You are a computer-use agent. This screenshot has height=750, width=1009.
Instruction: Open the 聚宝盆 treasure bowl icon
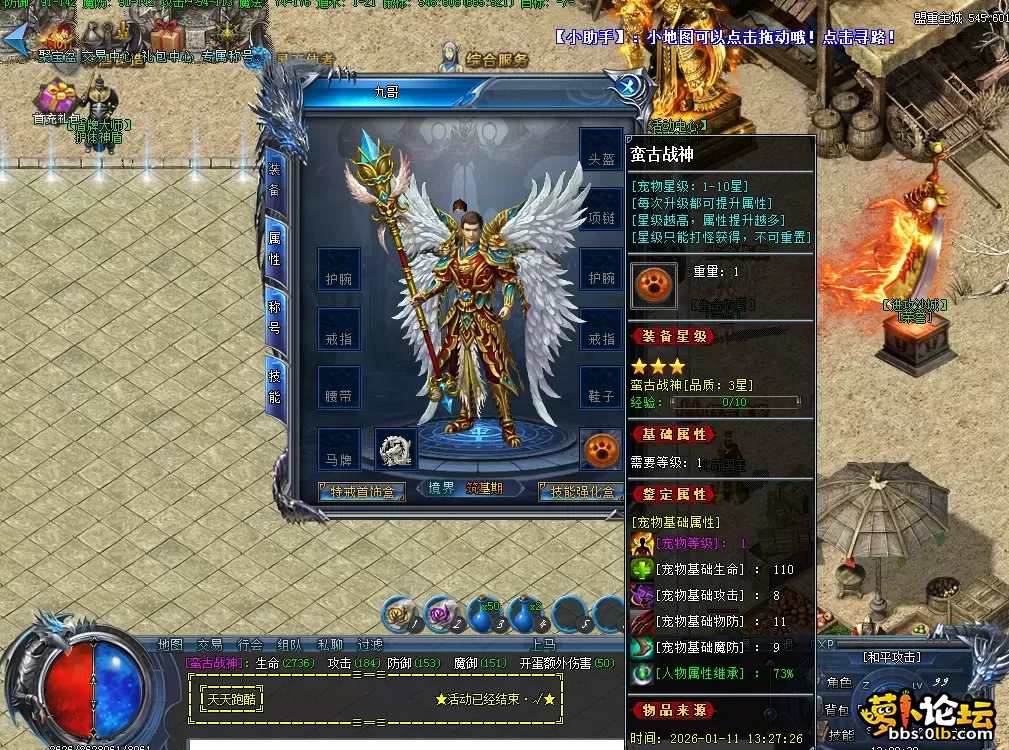(57, 42)
